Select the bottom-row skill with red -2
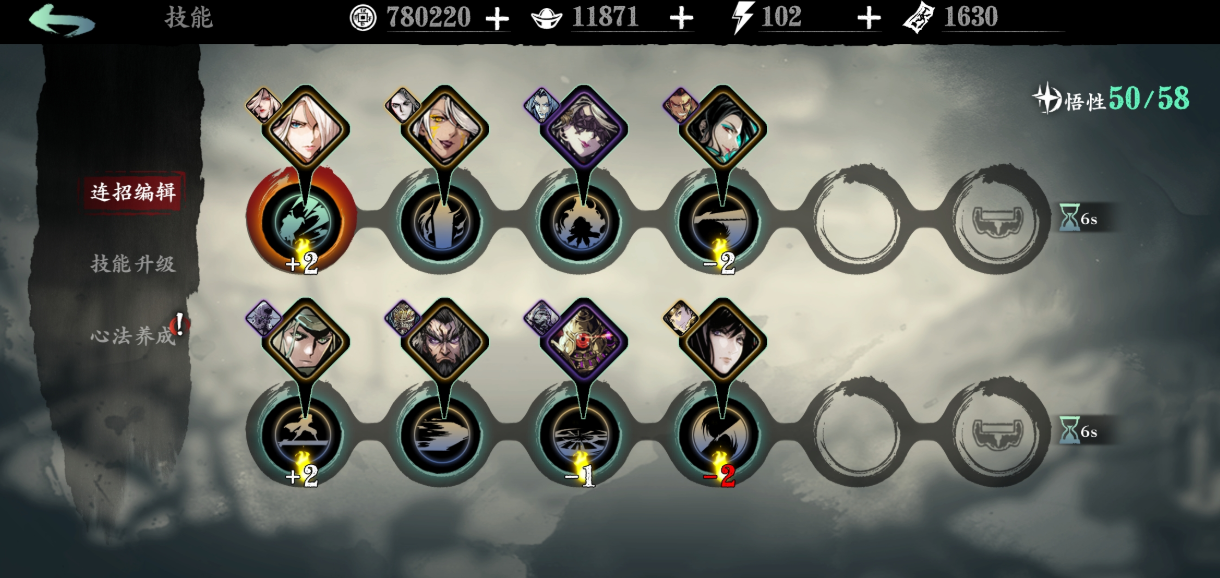The image size is (1220, 578). (x=719, y=434)
